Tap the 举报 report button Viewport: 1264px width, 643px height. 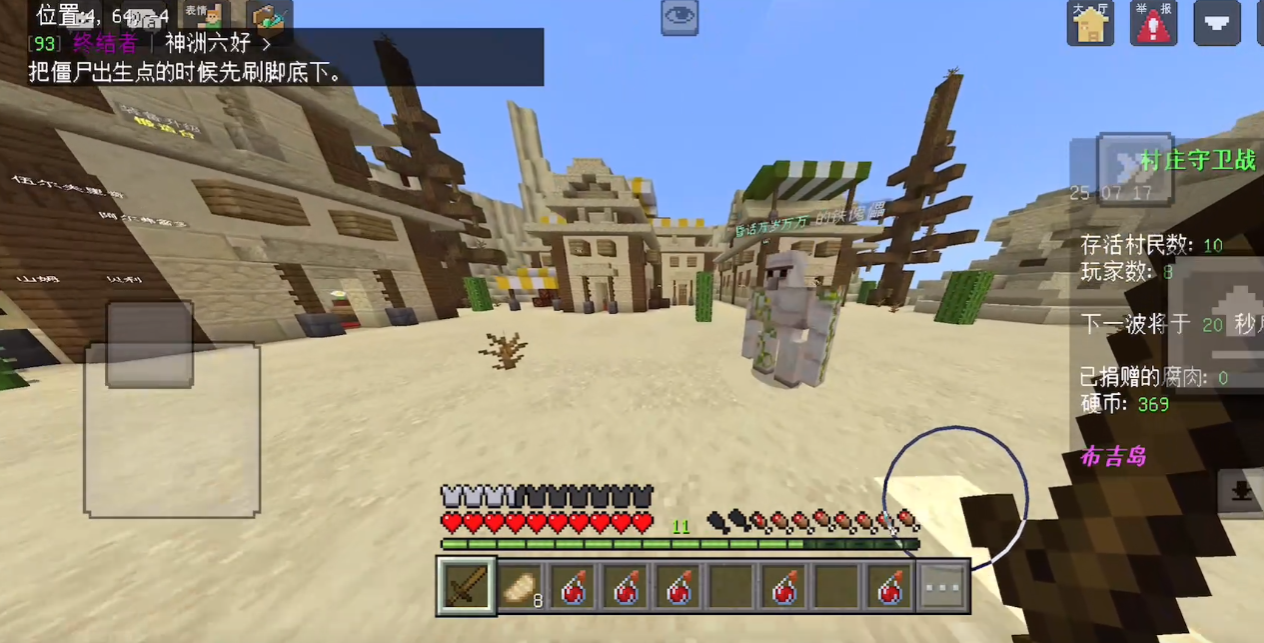point(1153,23)
